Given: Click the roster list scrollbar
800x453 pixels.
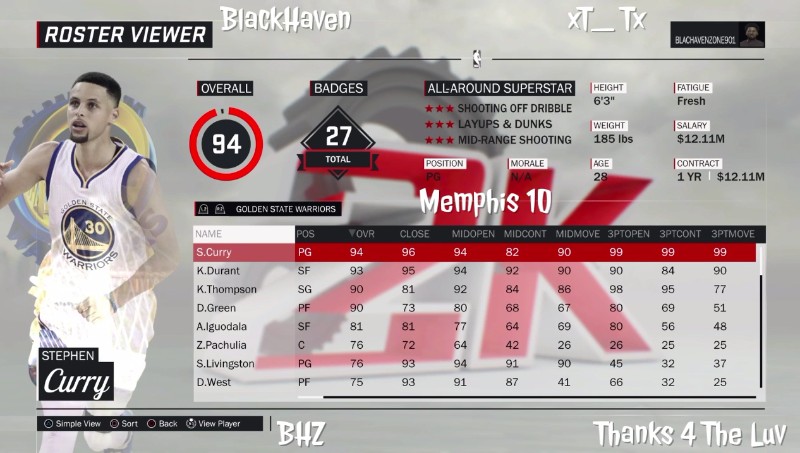Looking at the screenshot, I should [761, 320].
